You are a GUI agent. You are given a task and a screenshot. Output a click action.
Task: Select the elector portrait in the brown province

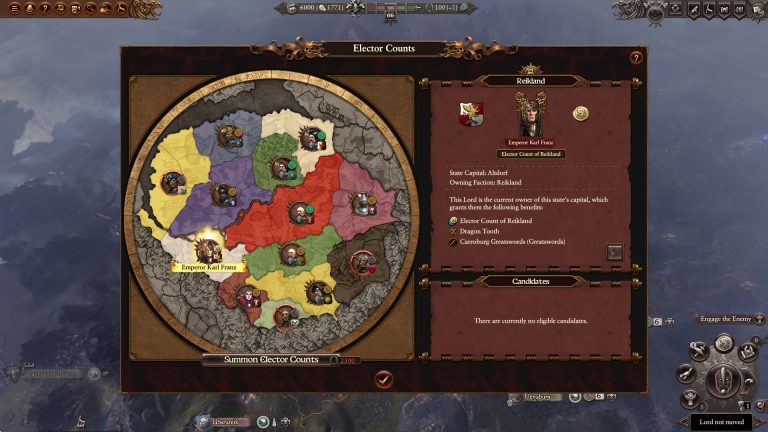(x=364, y=263)
